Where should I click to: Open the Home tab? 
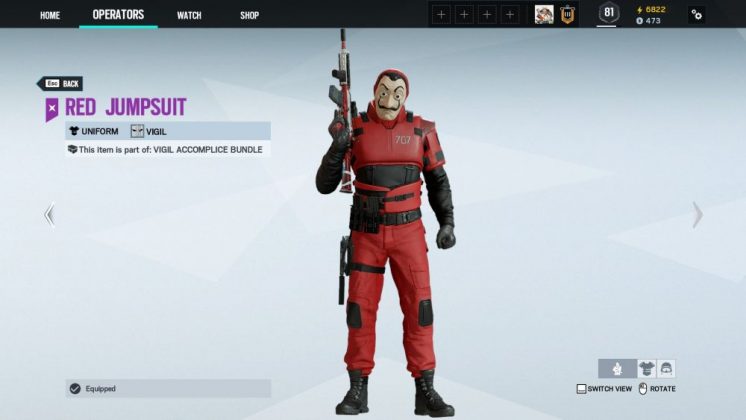(x=50, y=15)
